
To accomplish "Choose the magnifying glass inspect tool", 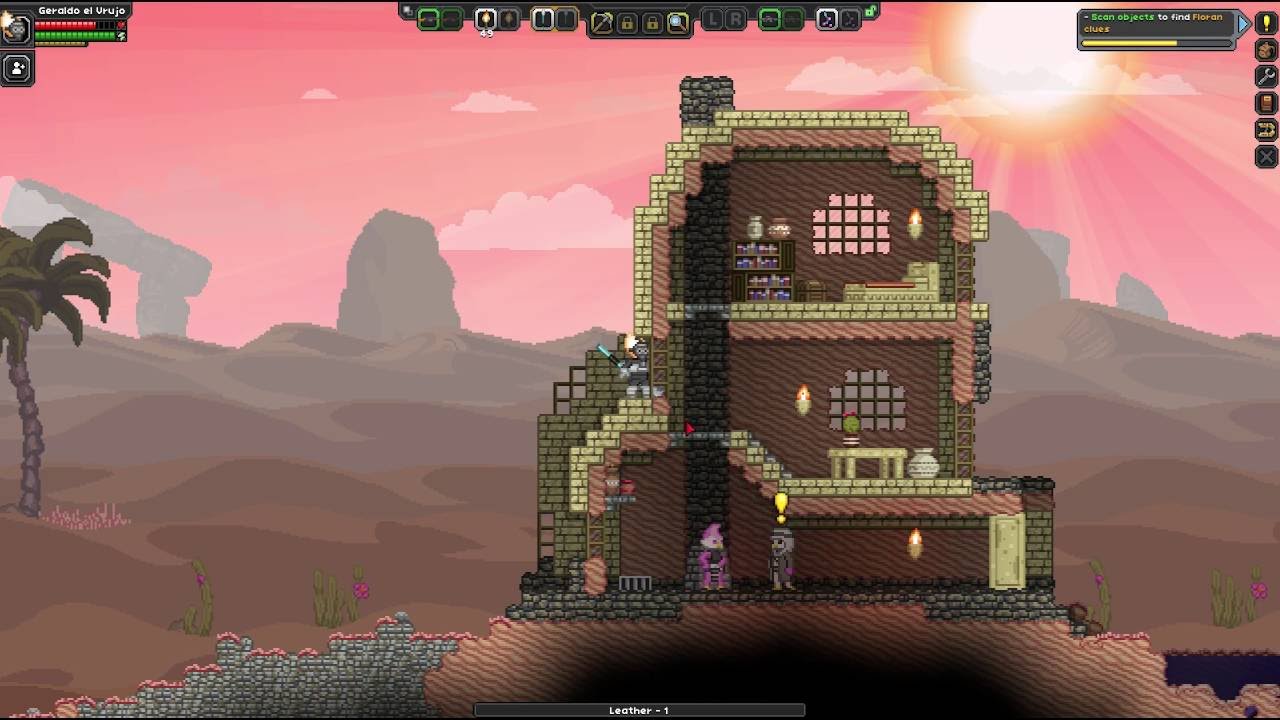I will coord(678,23).
